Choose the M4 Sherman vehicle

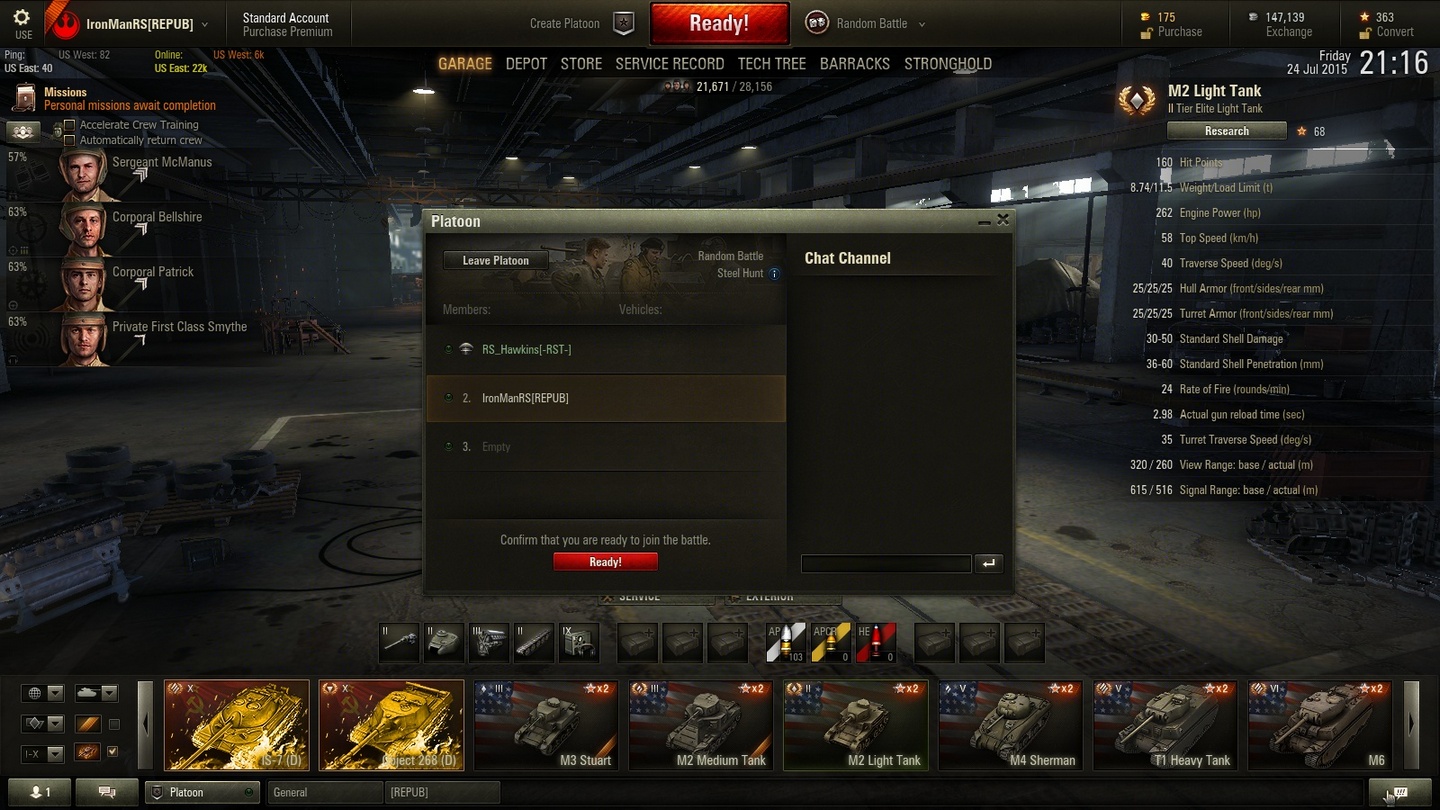[1010, 726]
